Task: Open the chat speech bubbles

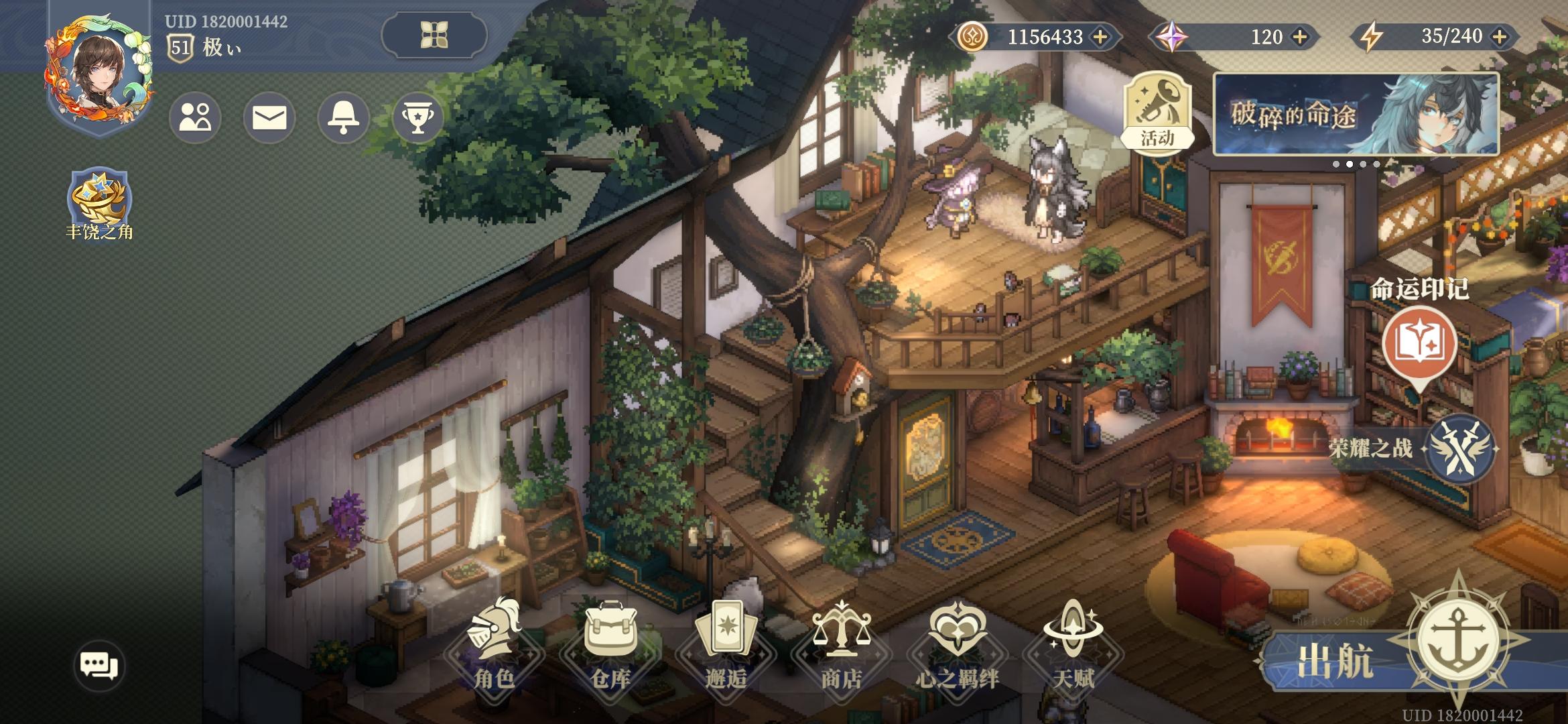Action: tap(99, 665)
